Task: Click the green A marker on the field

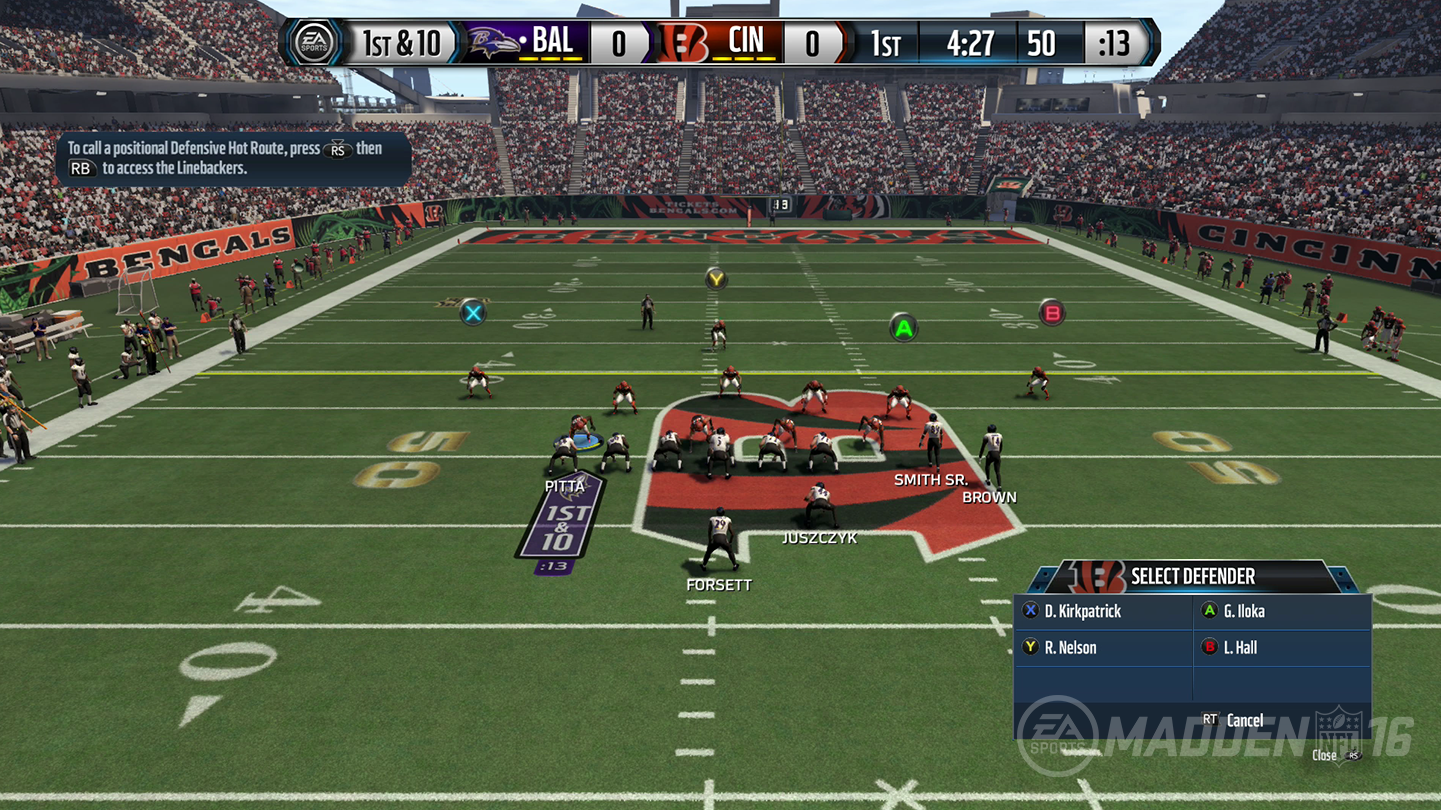Action: pos(901,327)
